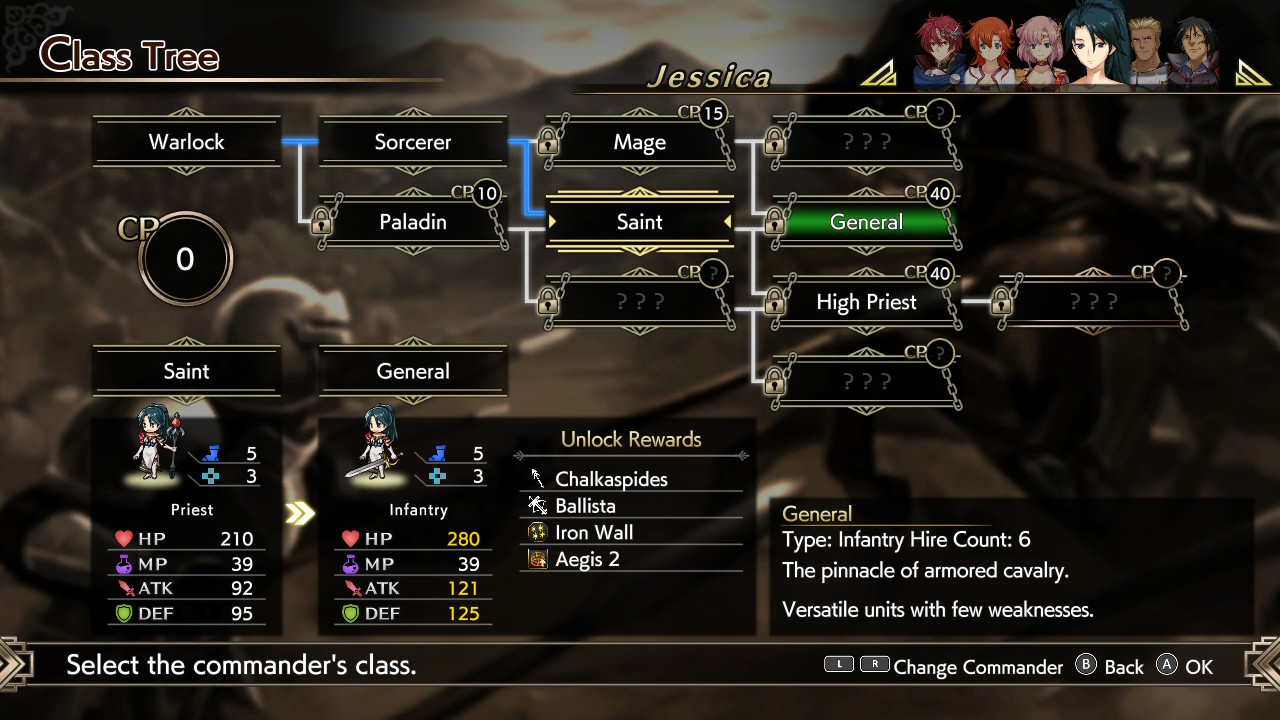Image resolution: width=1280 pixels, height=720 pixels.
Task: Expand the locked ??? class below Saint
Action: coord(640,302)
